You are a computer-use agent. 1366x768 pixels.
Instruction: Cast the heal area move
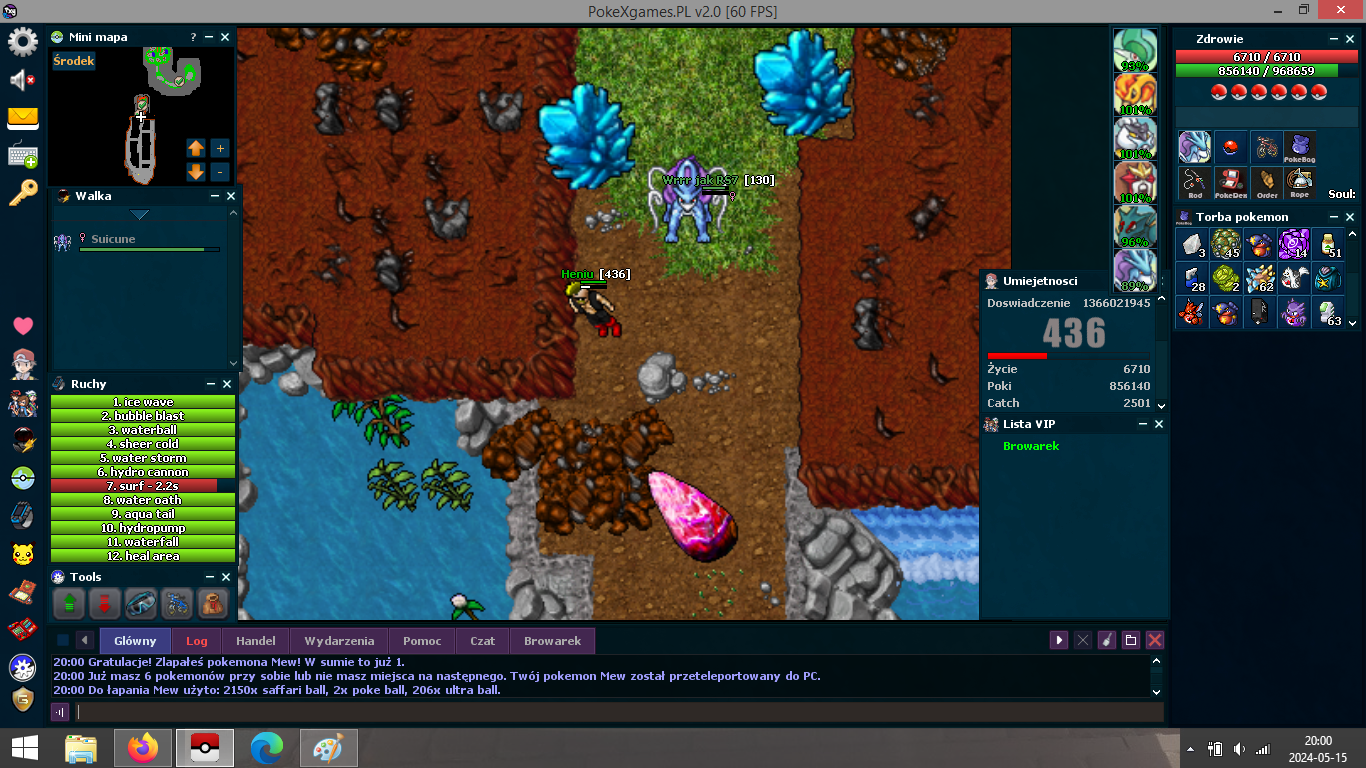143,556
